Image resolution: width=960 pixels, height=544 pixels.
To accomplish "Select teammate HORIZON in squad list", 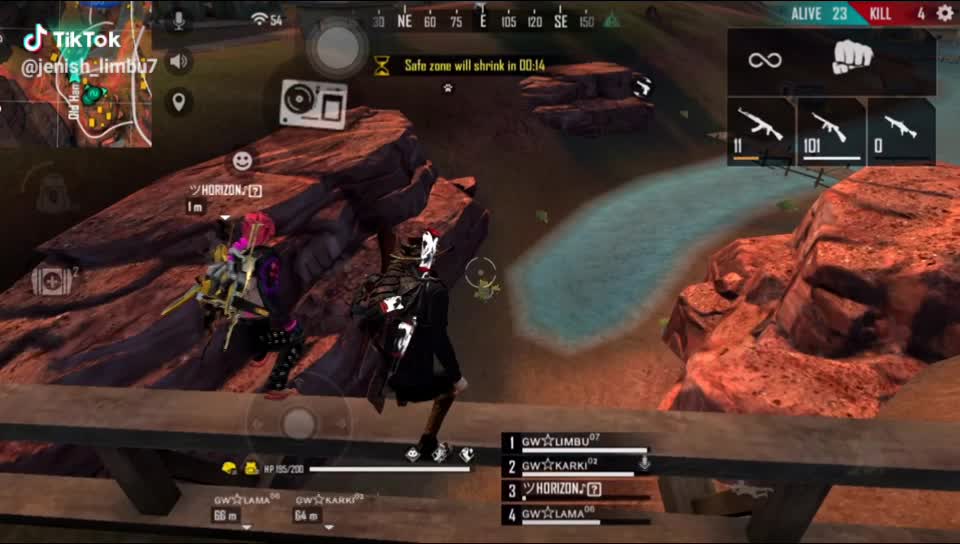I will click(575, 490).
